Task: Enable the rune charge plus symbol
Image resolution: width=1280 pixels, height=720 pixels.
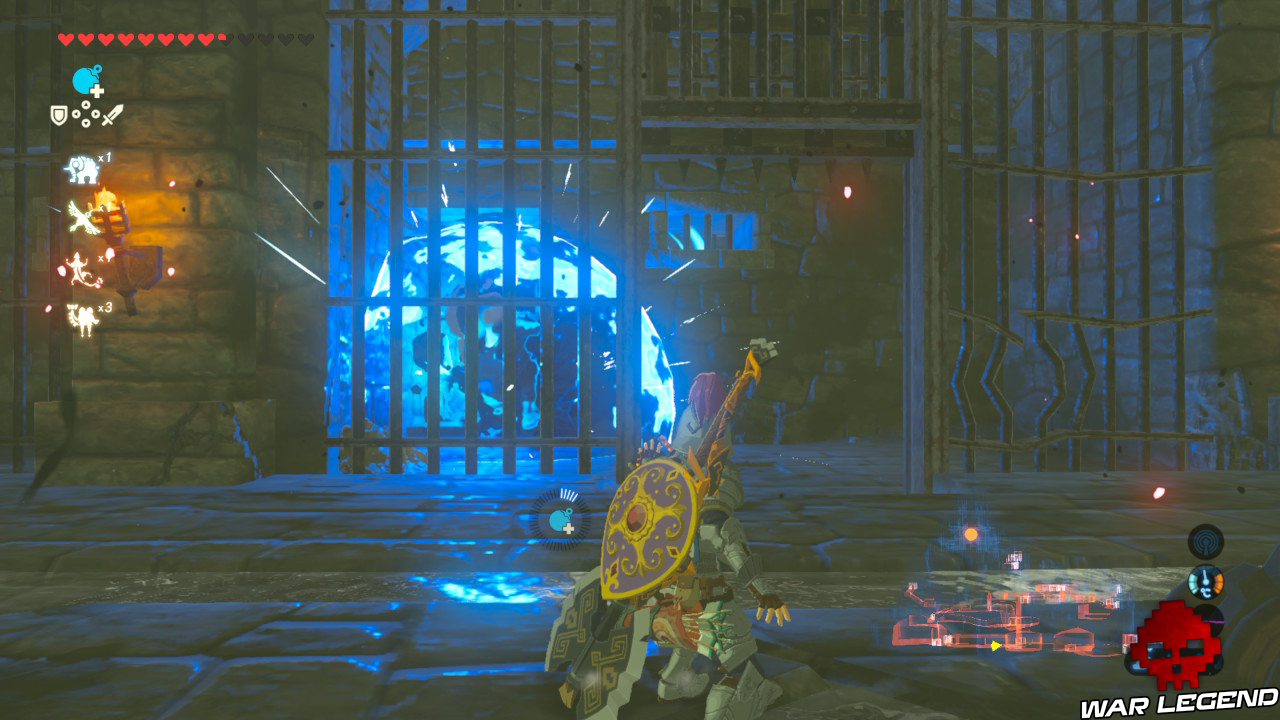Action: coord(96,91)
